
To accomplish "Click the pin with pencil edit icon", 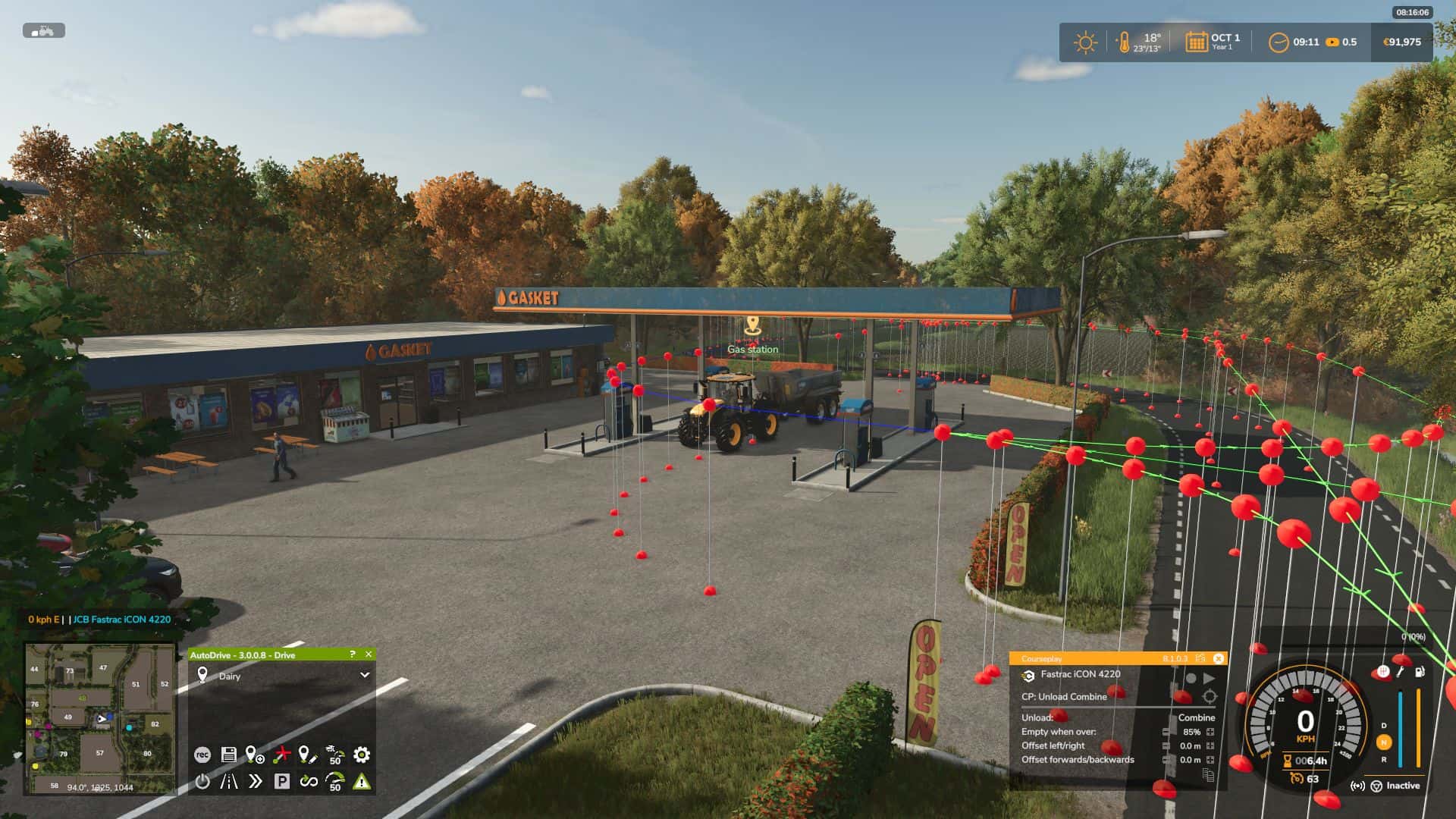I will click(x=307, y=755).
